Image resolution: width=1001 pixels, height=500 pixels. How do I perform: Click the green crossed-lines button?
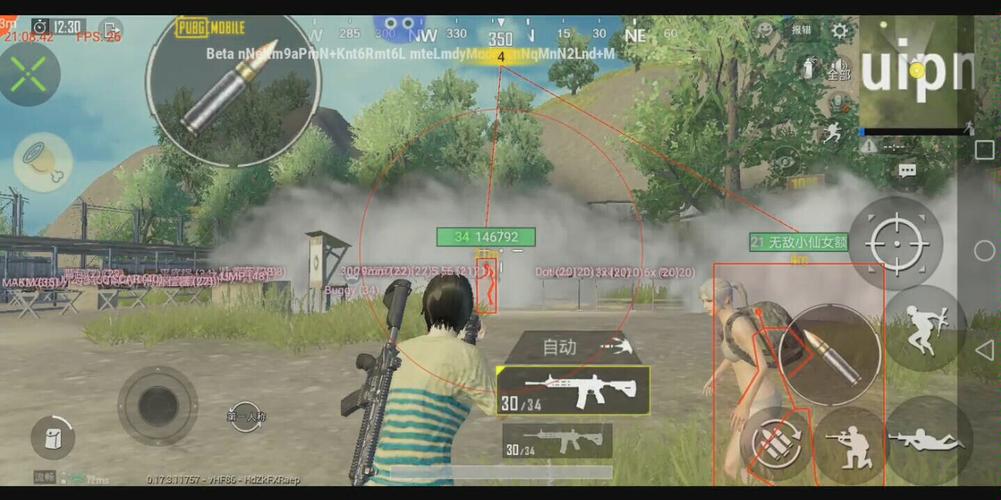pos(30,72)
